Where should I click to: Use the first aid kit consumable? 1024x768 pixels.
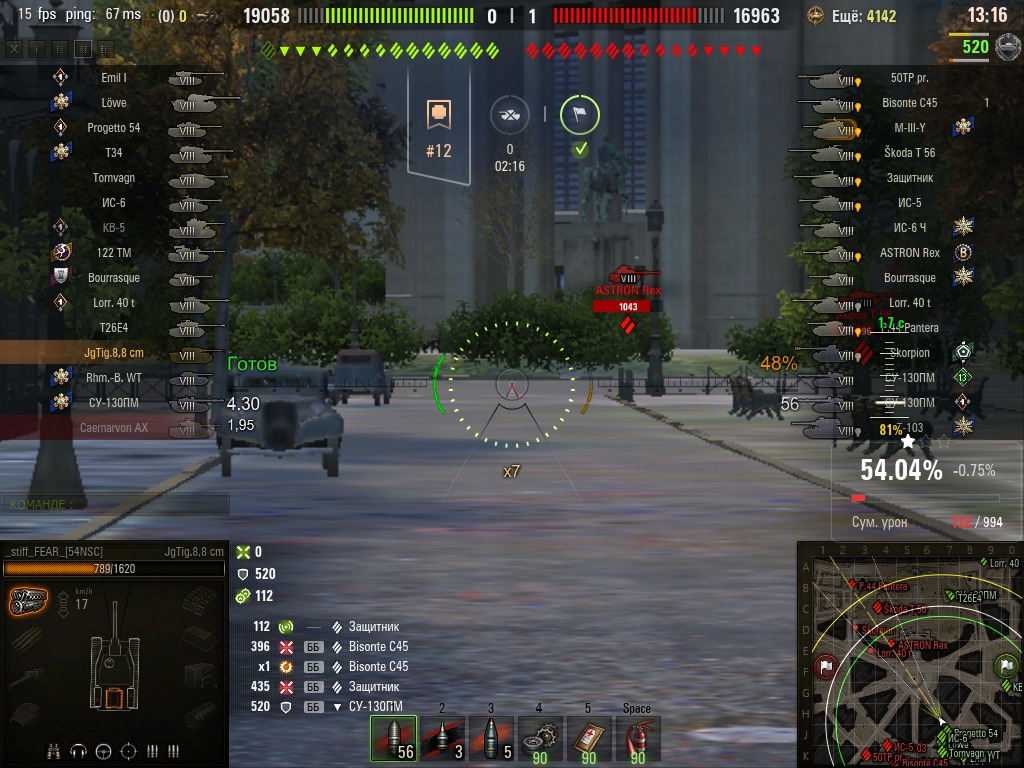coord(589,738)
